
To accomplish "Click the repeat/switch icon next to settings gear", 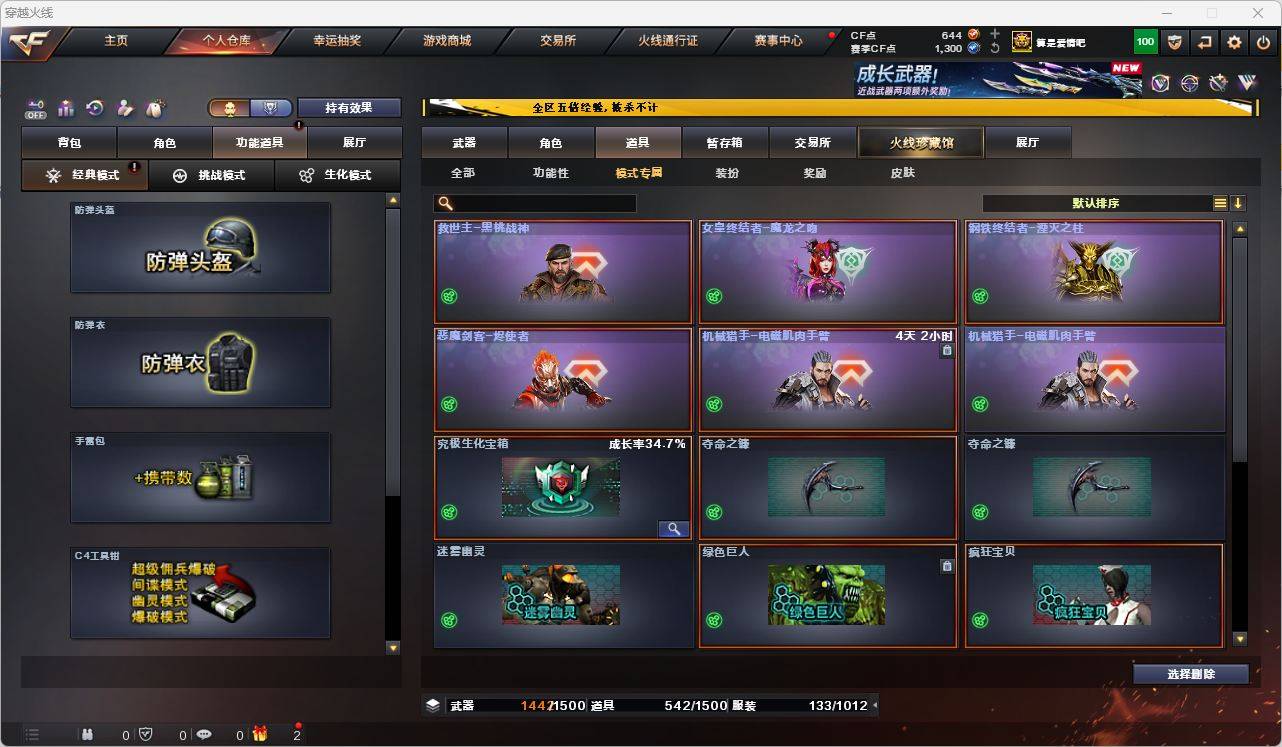I will [1203, 41].
